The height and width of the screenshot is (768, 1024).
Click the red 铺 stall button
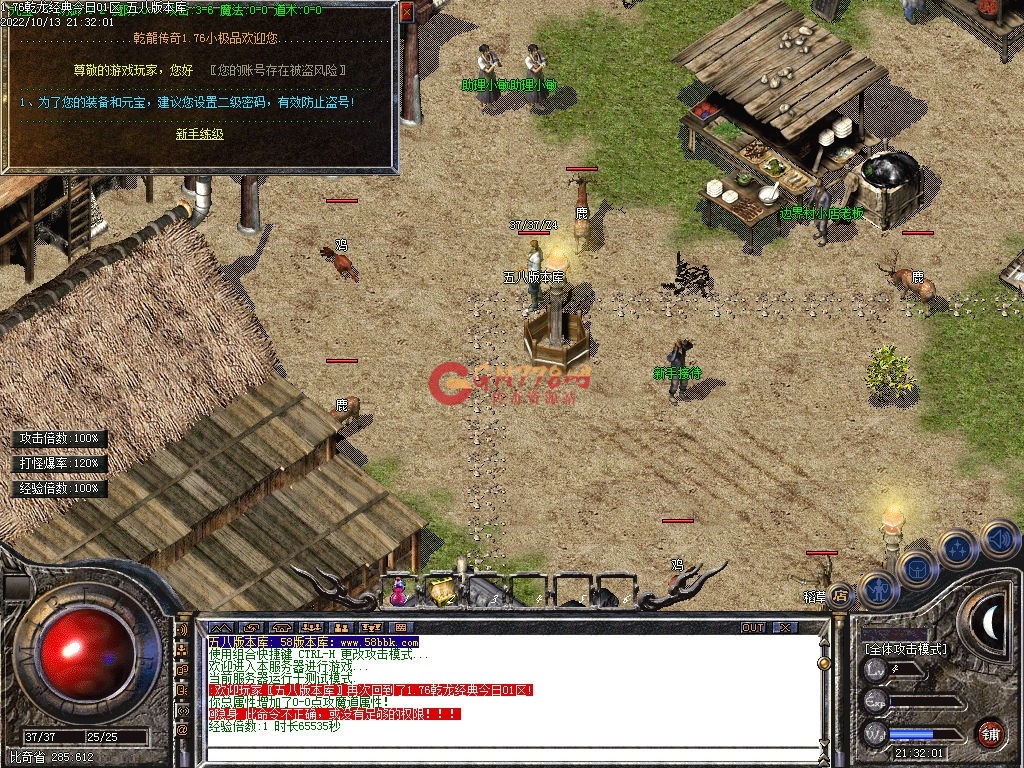tap(990, 733)
